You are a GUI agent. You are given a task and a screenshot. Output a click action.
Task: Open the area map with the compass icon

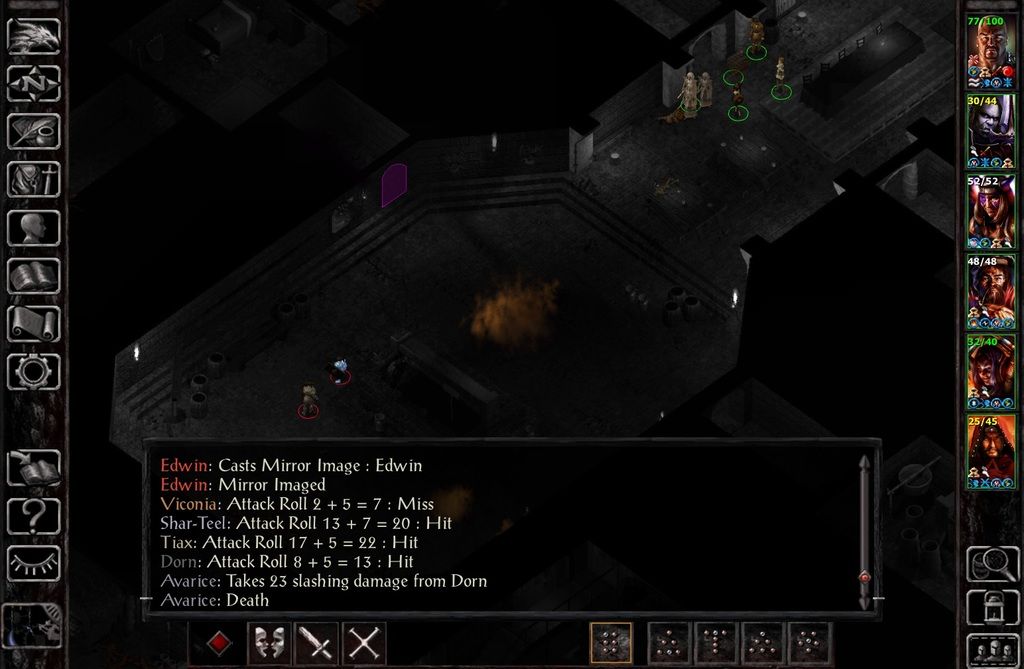coord(33,84)
